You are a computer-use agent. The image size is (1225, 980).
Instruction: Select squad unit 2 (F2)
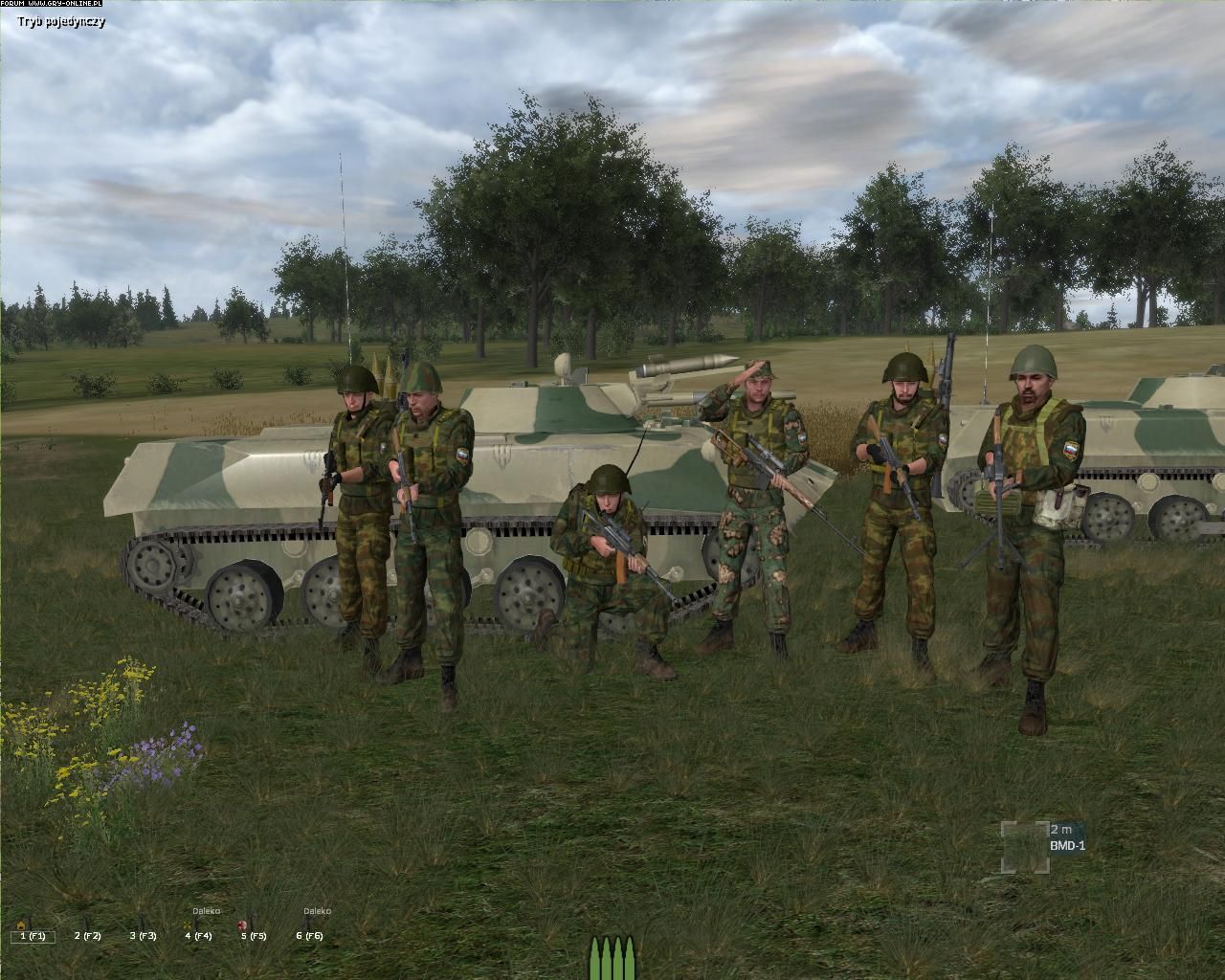point(87,936)
